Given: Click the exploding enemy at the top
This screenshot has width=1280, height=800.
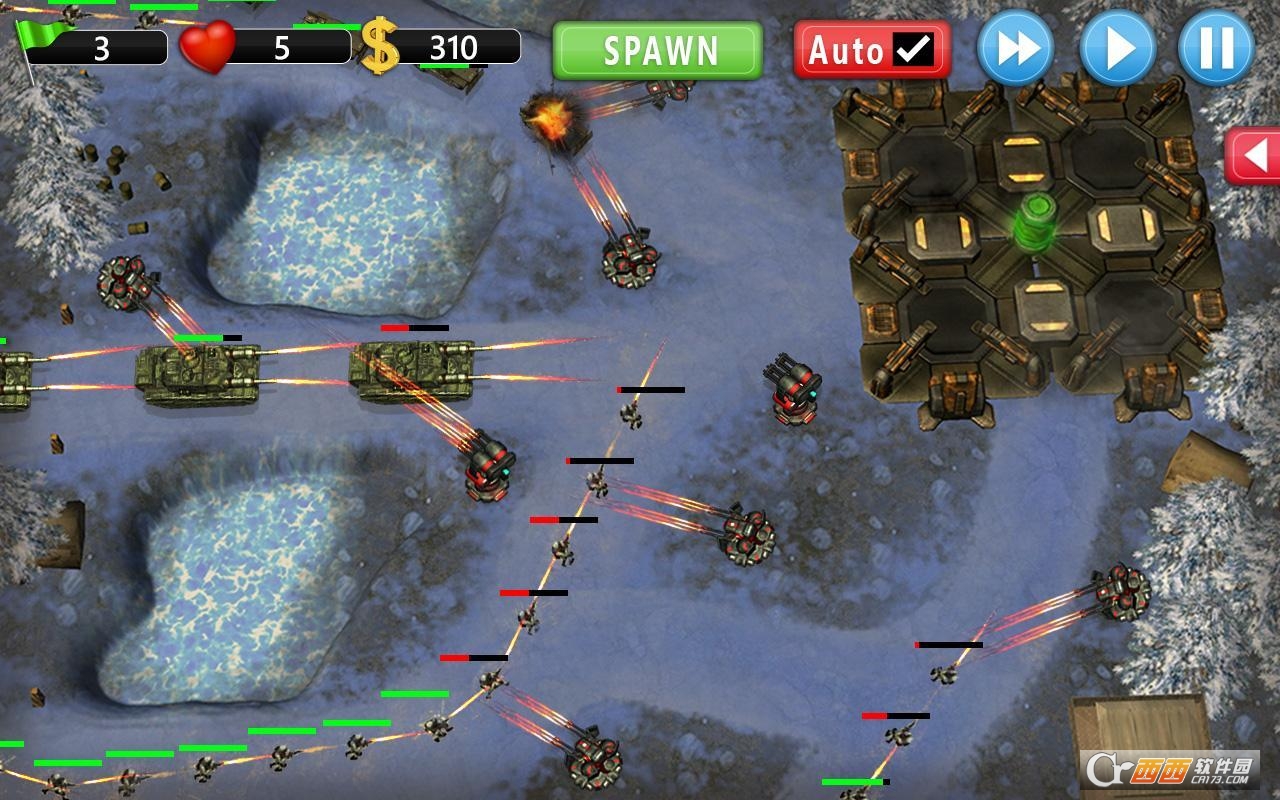Looking at the screenshot, I should pyautogui.click(x=553, y=120).
